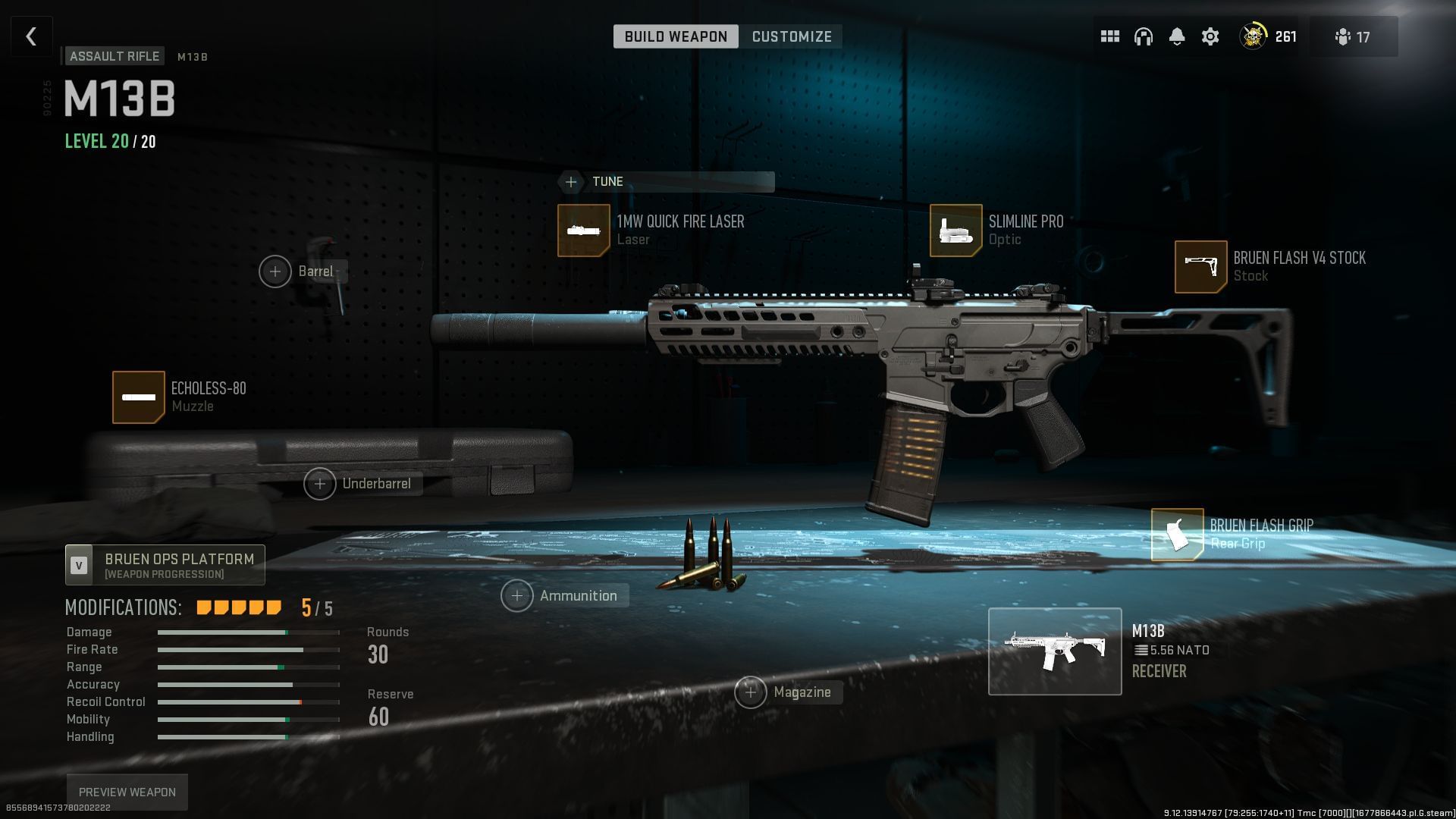Image resolution: width=1456 pixels, height=819 pixels.
Task: Open the Underbarrel attachment slot
Action: (320, 483)
